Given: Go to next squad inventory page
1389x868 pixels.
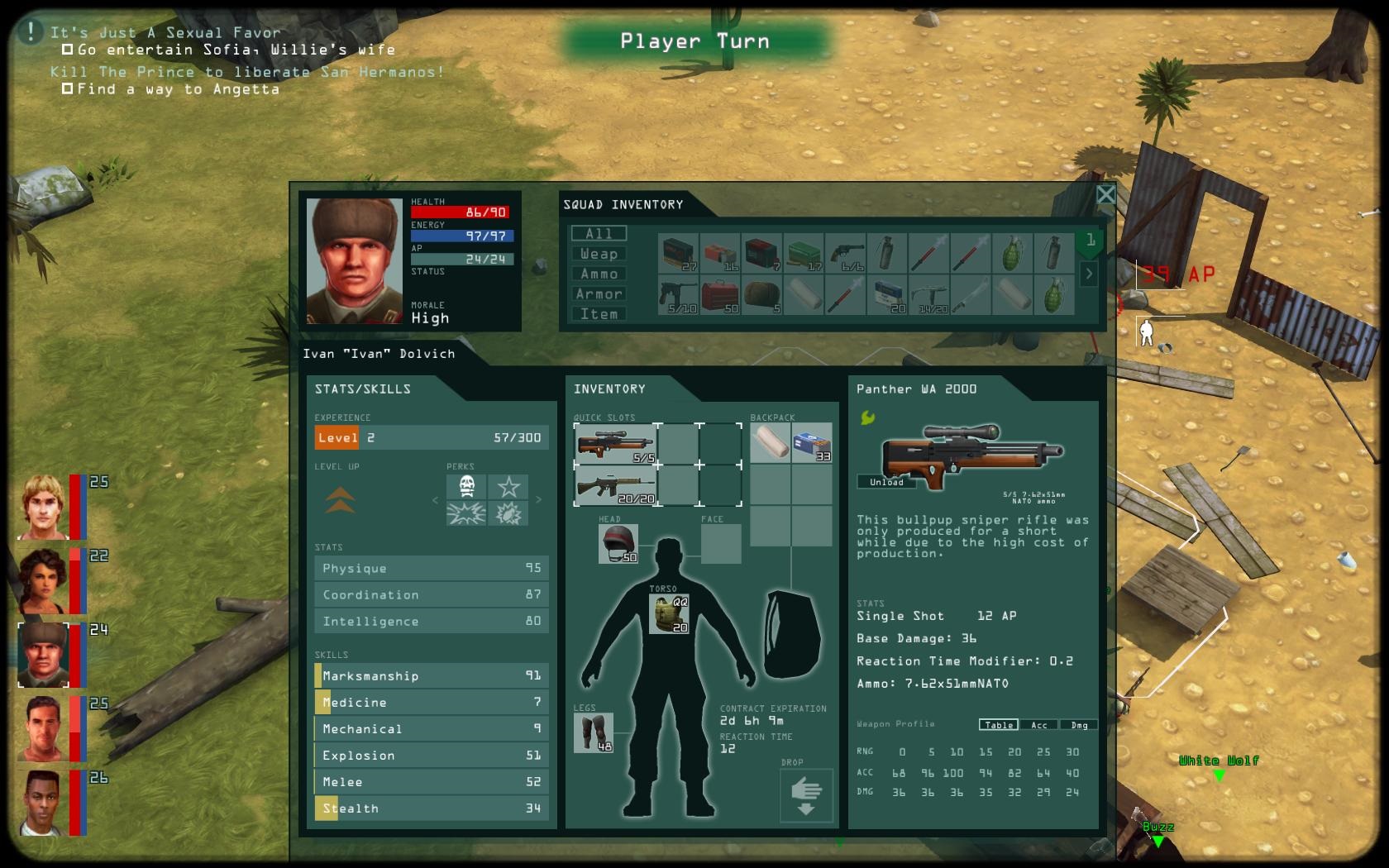Looking at the screenshot, I should [1089, 274].
